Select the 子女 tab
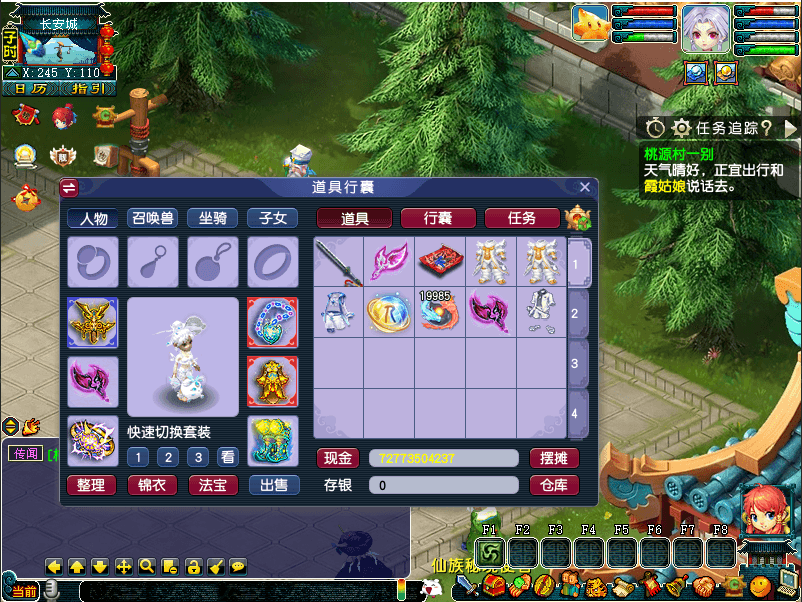 click(x=272, y=218)
